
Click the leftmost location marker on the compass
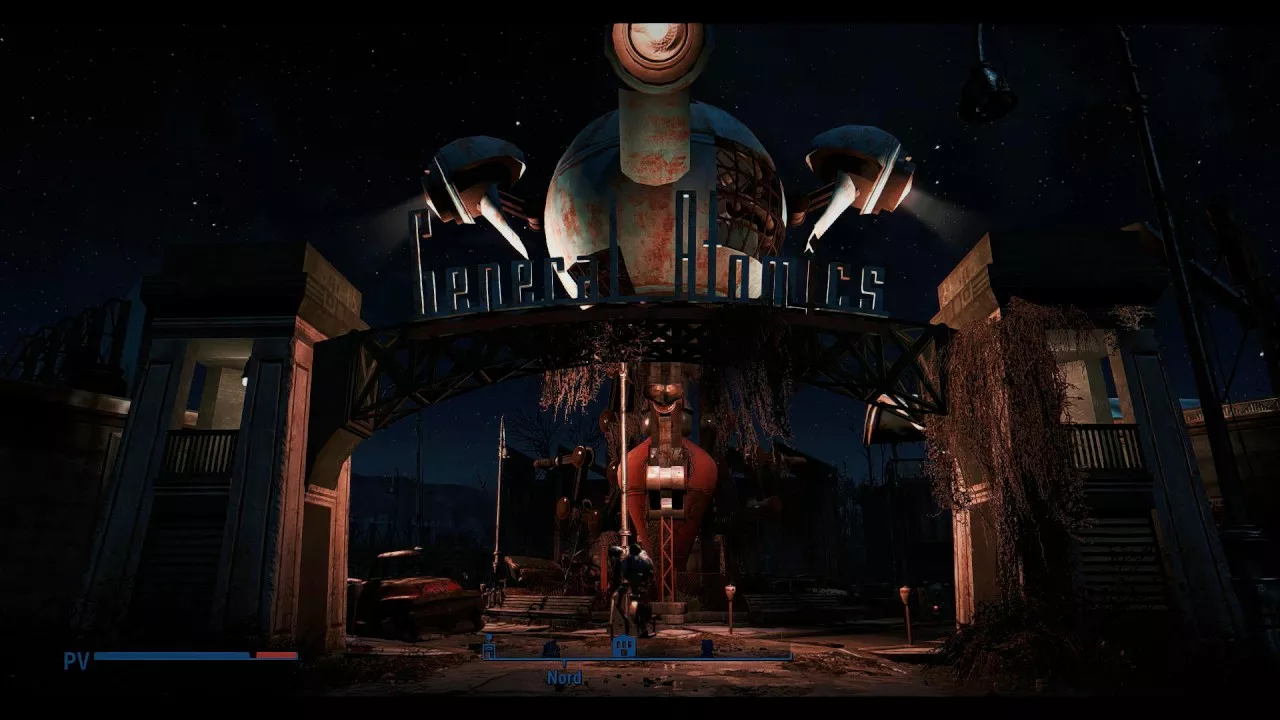[489, 650]
